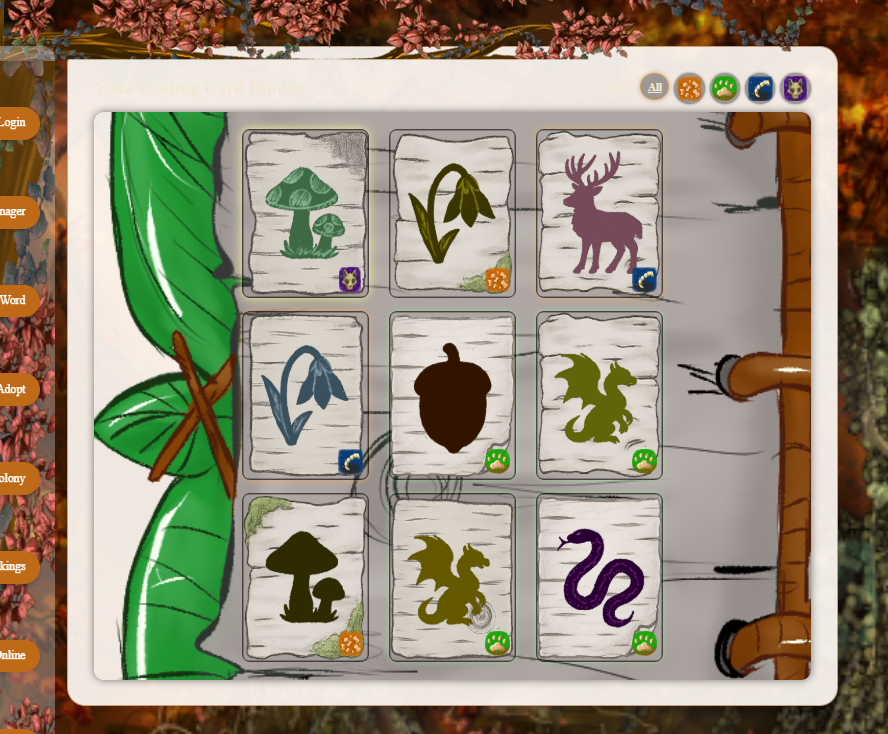Open the Login menu button

(x=15, y=123)
